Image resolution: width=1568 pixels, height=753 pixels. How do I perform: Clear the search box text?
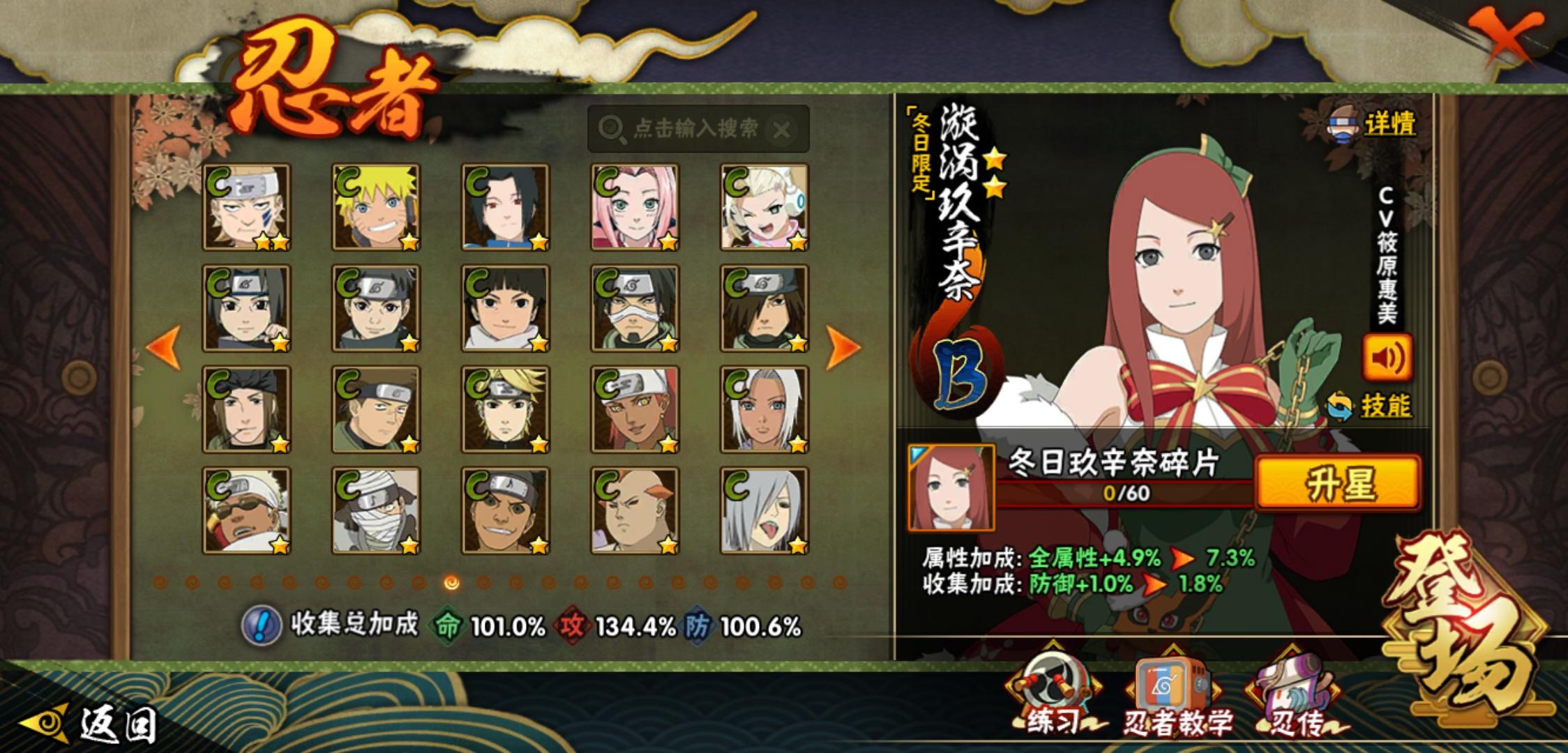(783, 130)
